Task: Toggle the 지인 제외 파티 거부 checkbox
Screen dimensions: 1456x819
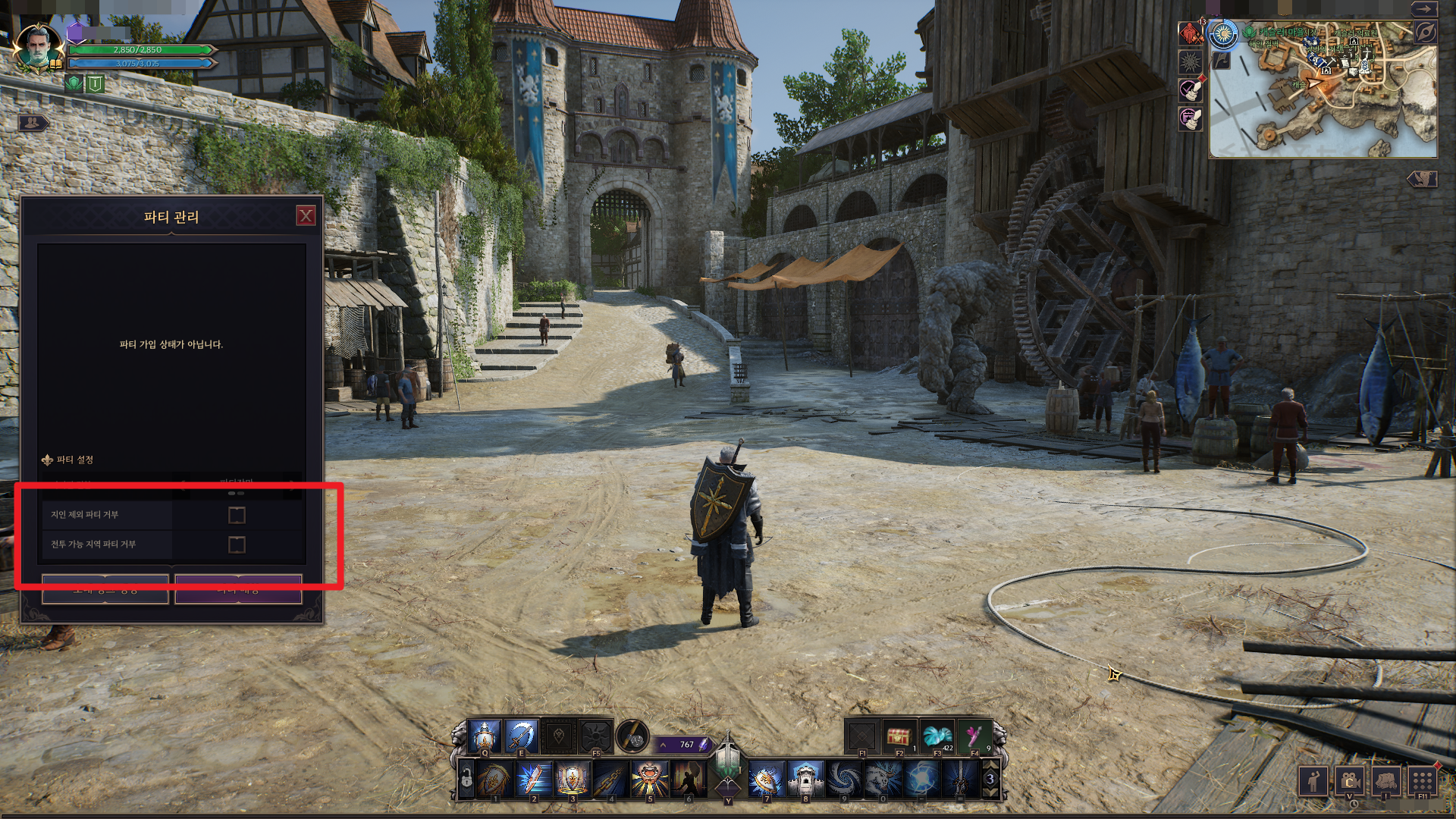Action: tap(237, 516)
